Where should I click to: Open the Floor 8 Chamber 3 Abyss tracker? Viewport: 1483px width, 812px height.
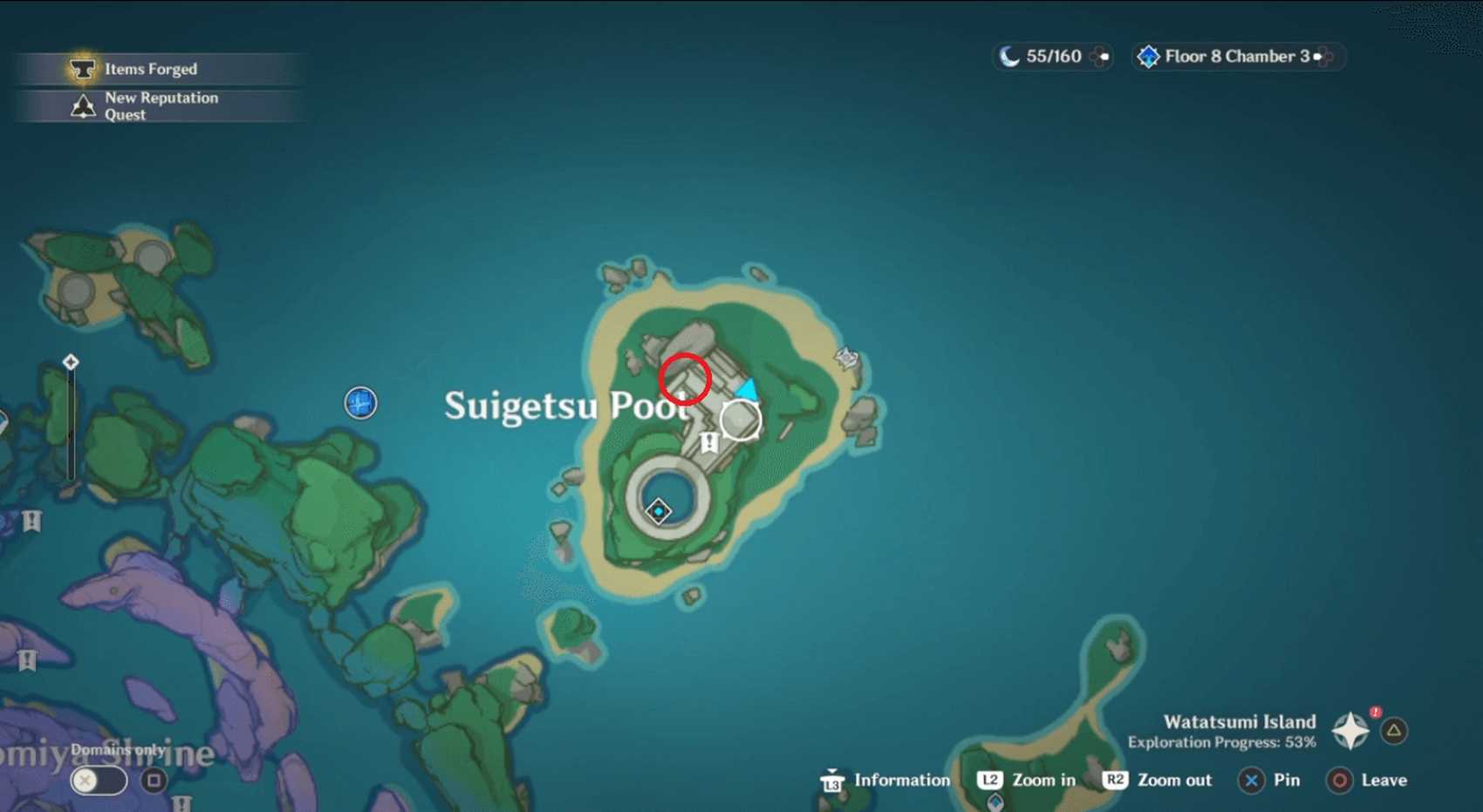1236,57
